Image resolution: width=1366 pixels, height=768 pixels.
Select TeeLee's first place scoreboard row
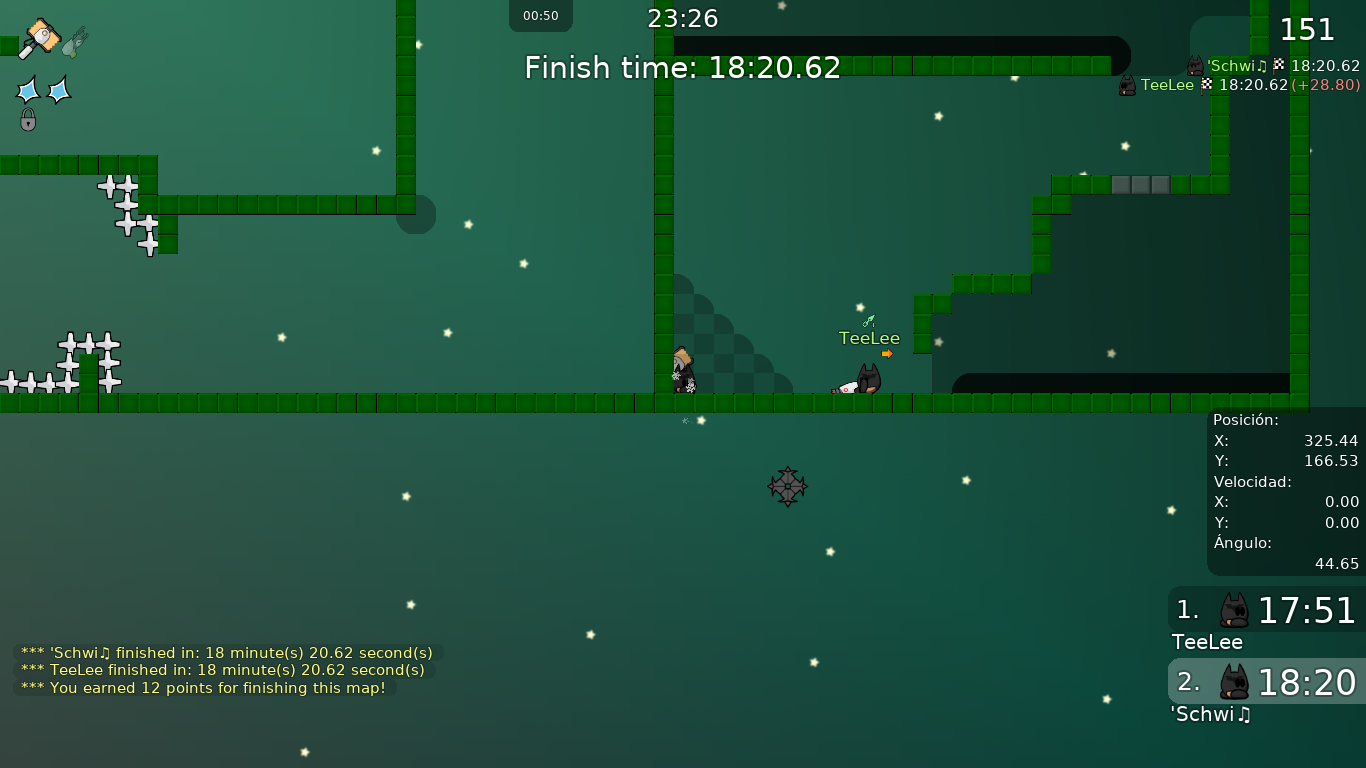tap(1266, 610)
